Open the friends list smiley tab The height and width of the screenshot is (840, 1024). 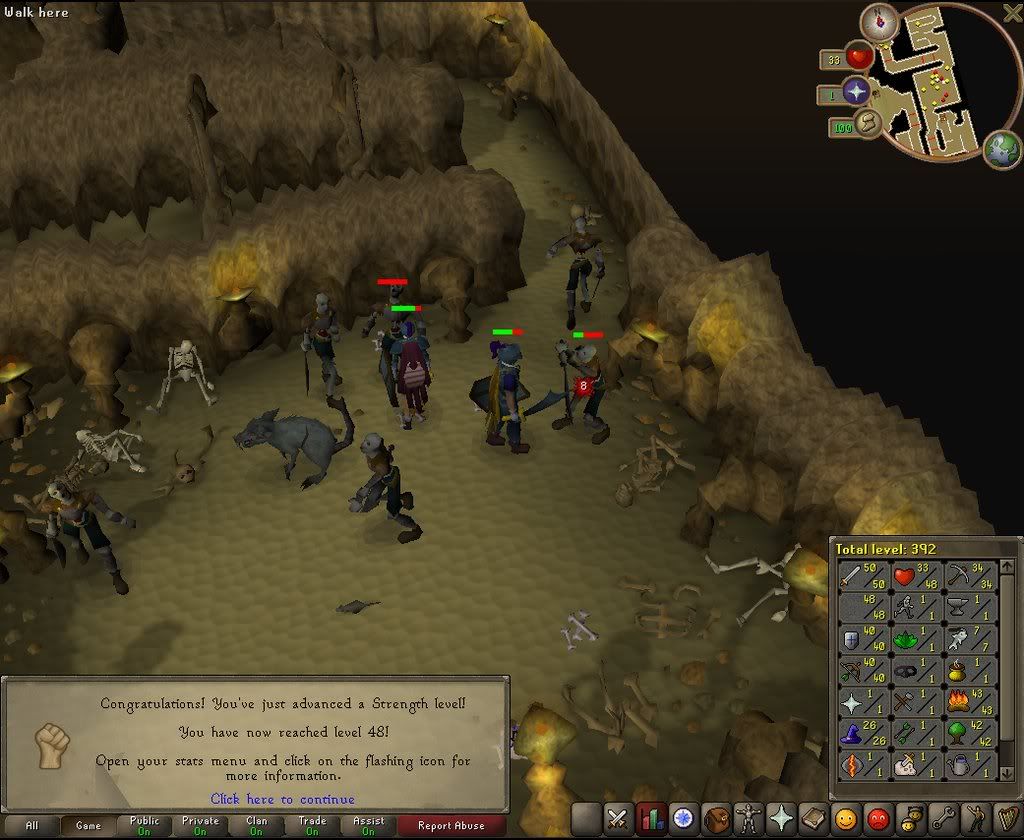845,818
